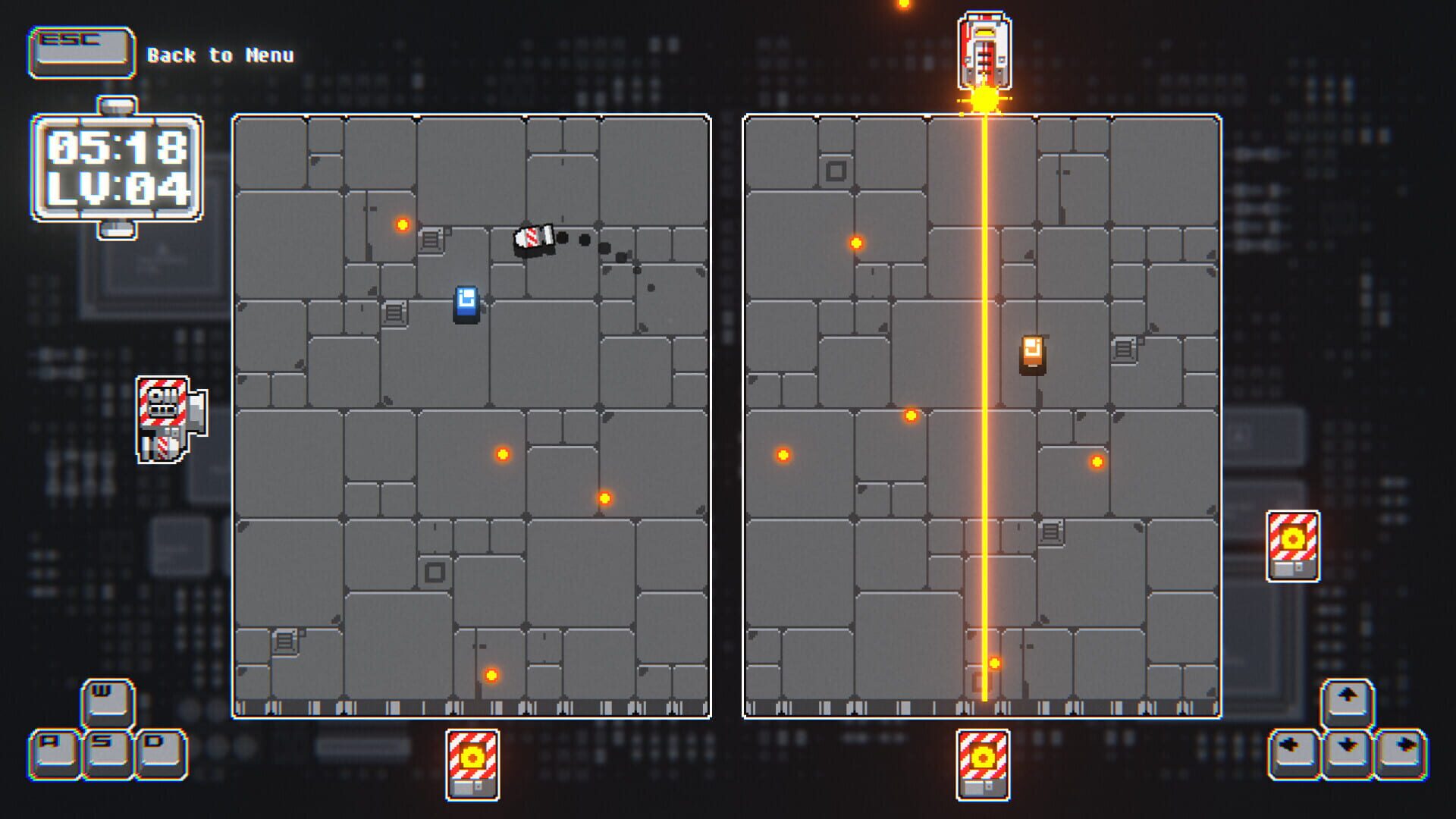Click the blue floppy disk block
Screen dimensions: 1456x819
(x=466, y=302)
